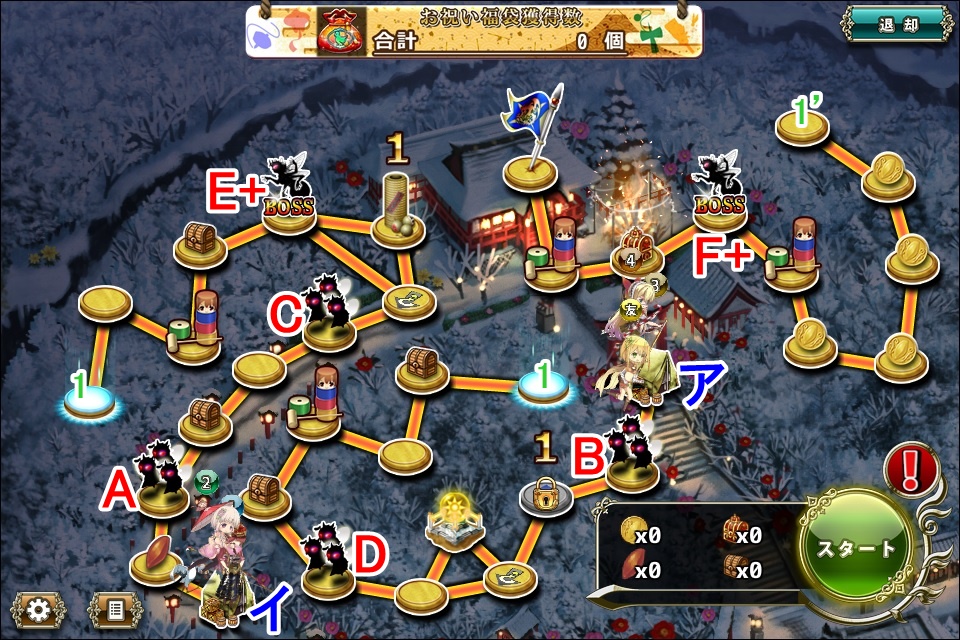This screenshot has height=640, width=960.
Task: Retreat using the 退却 button
Action: click(x=894, y=24)
